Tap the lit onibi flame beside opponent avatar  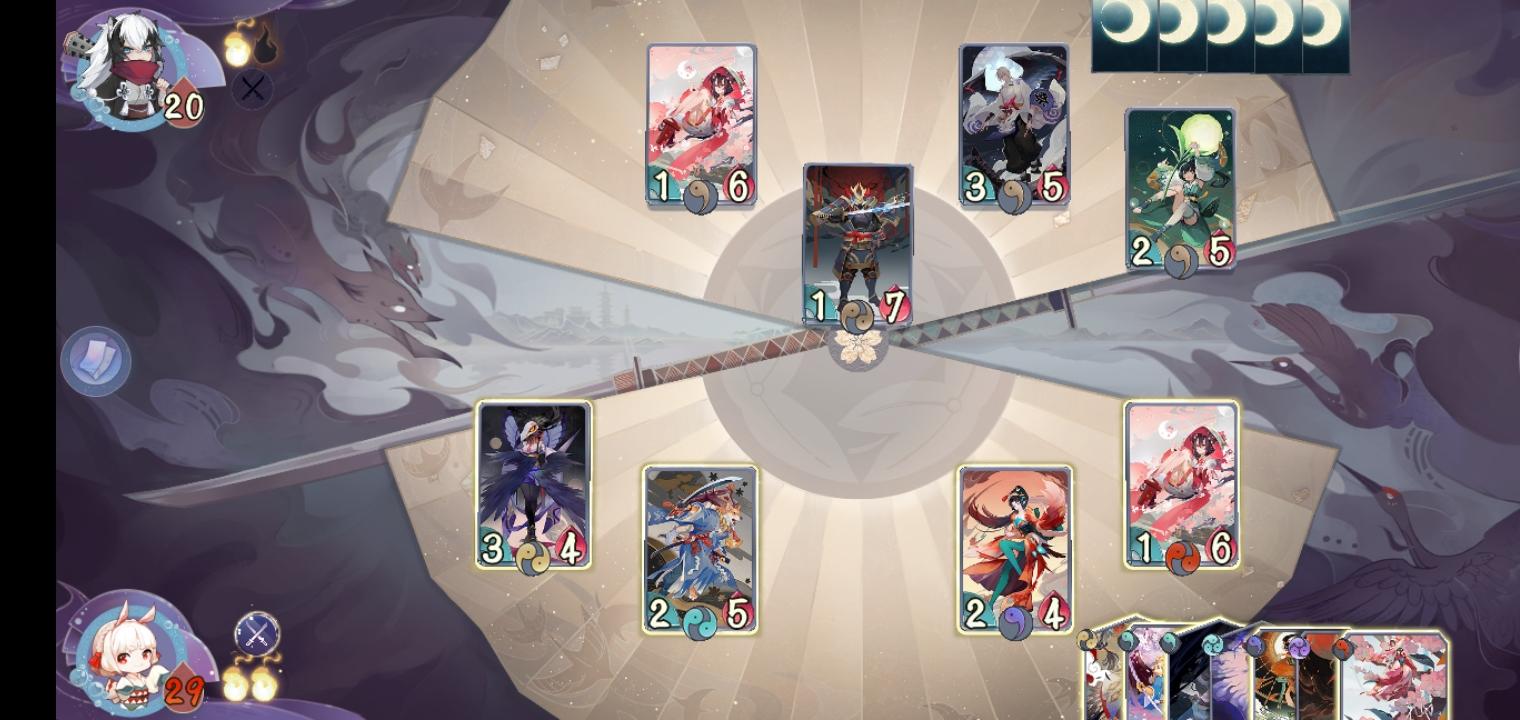(x=235, y=48)
